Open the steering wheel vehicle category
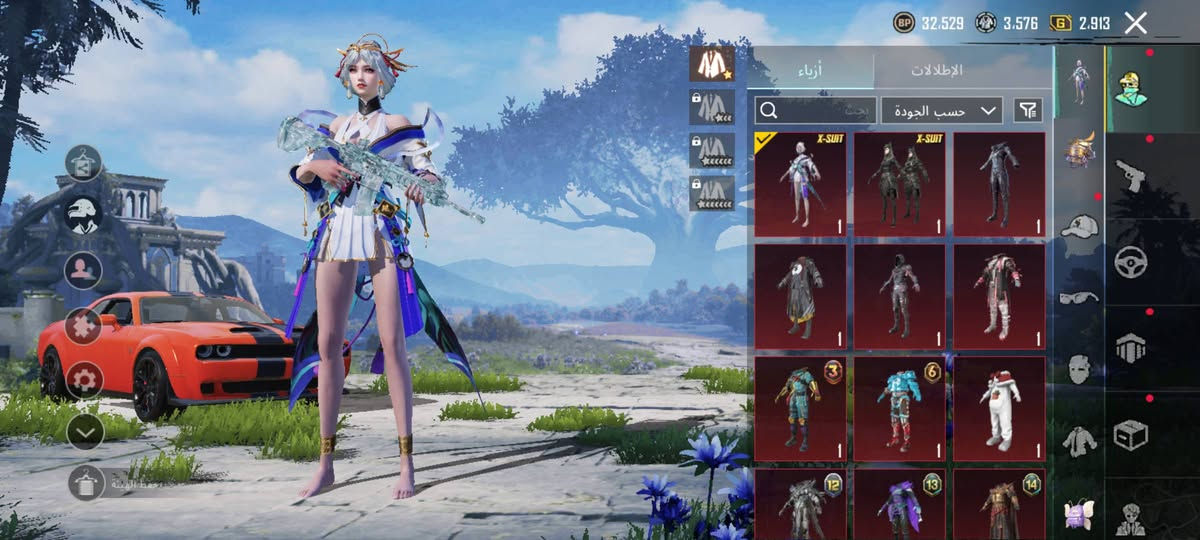Viewport: 1200px width, 540px height. 1130,262
